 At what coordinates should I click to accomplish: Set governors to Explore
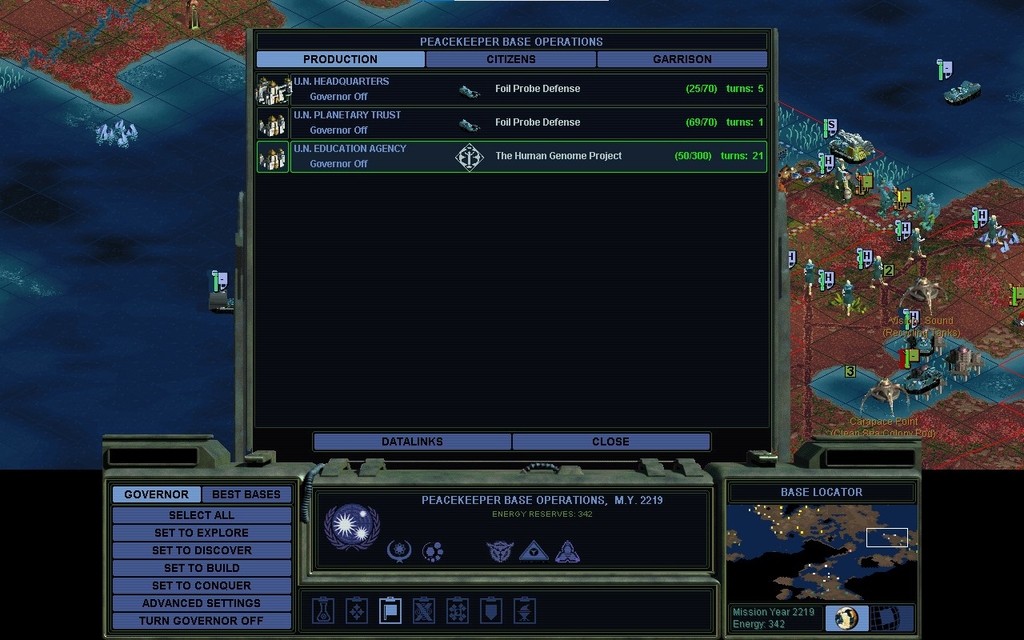[x=201, y=533]
